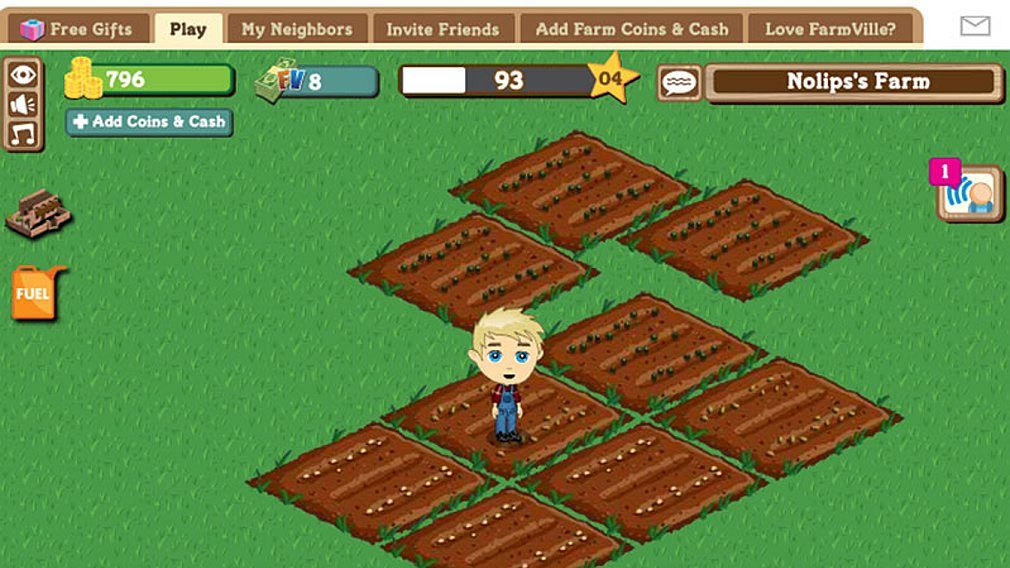The width and height of the screenshot is (1010, 568).
Task: Toggle the speaker sound icon
Action: coord(23,104)
